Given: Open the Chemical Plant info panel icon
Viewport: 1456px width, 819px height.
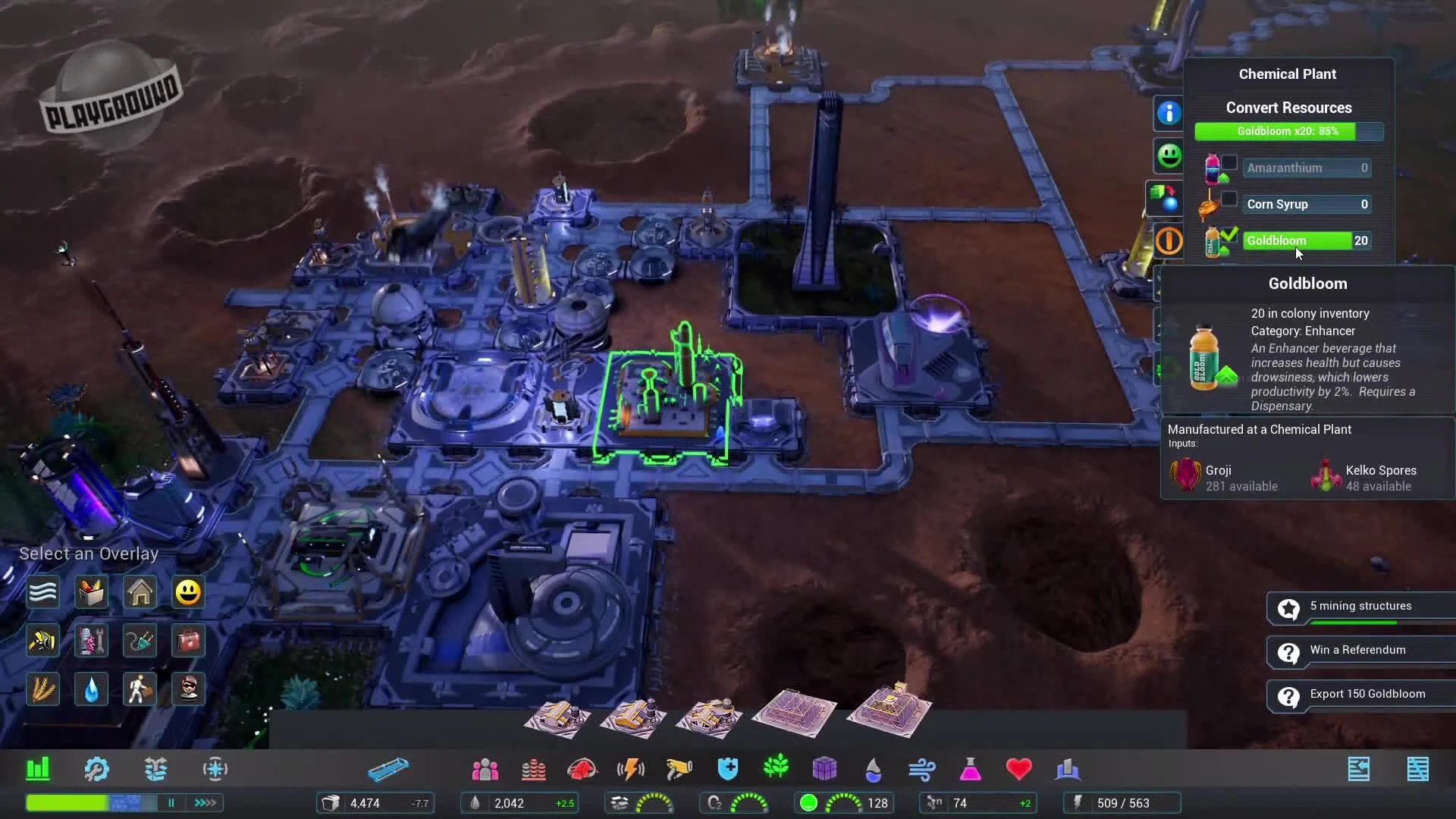Looking at the screenshot, I should coord(1169,113).
